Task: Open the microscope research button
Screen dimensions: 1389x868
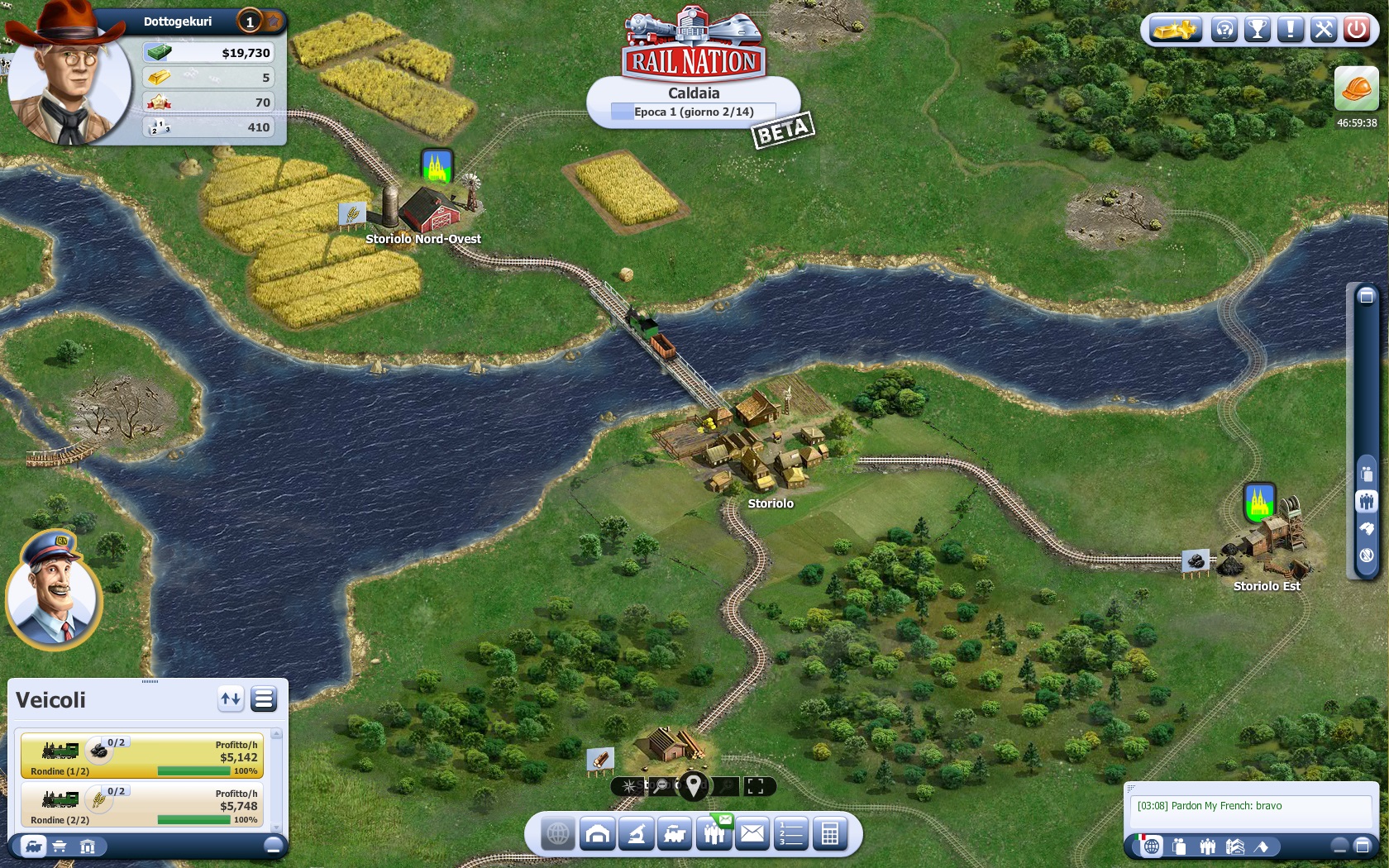Action: coord(636,834)
